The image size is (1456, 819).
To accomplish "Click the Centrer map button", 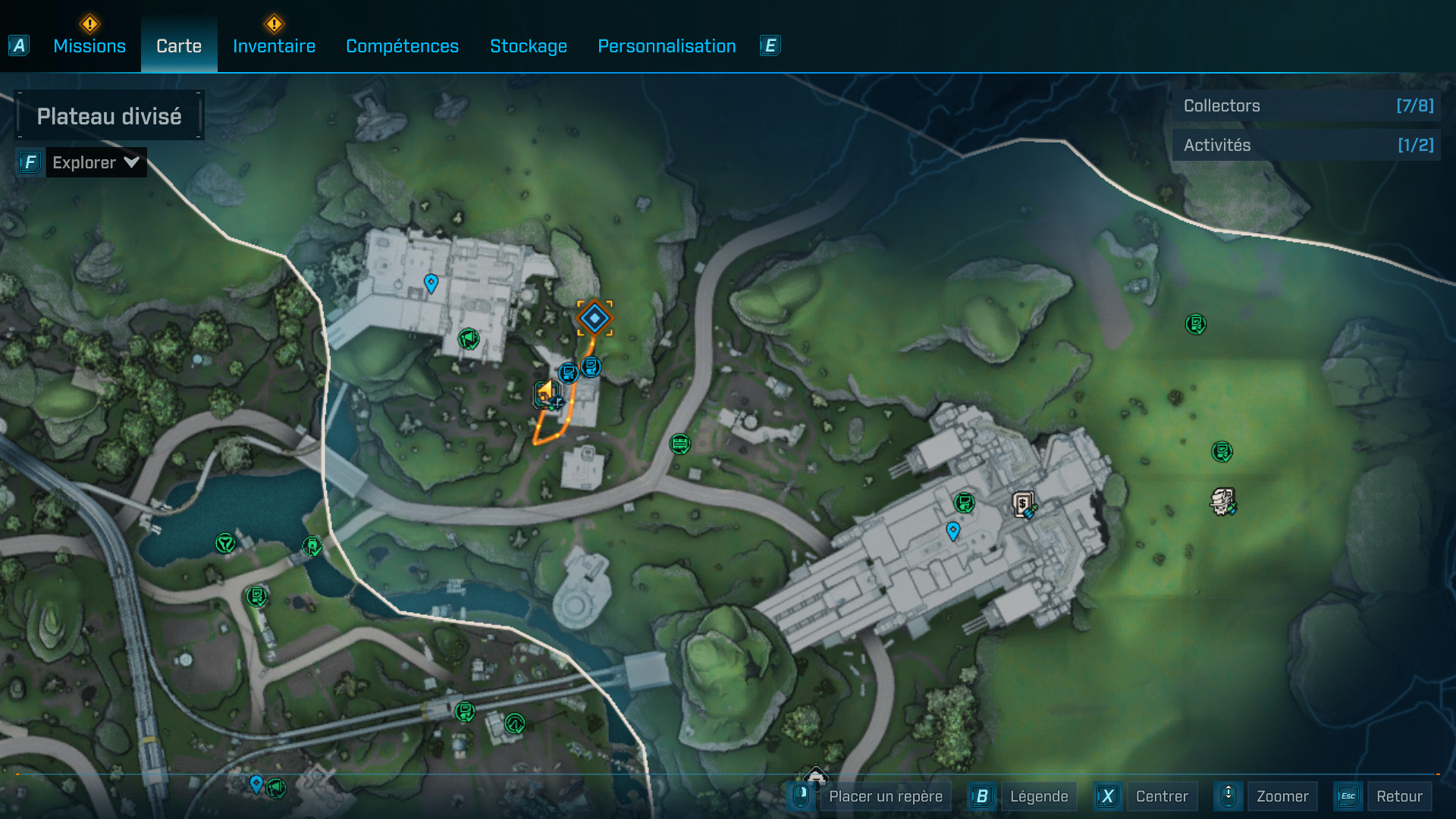I will (x=1161, y=796).
